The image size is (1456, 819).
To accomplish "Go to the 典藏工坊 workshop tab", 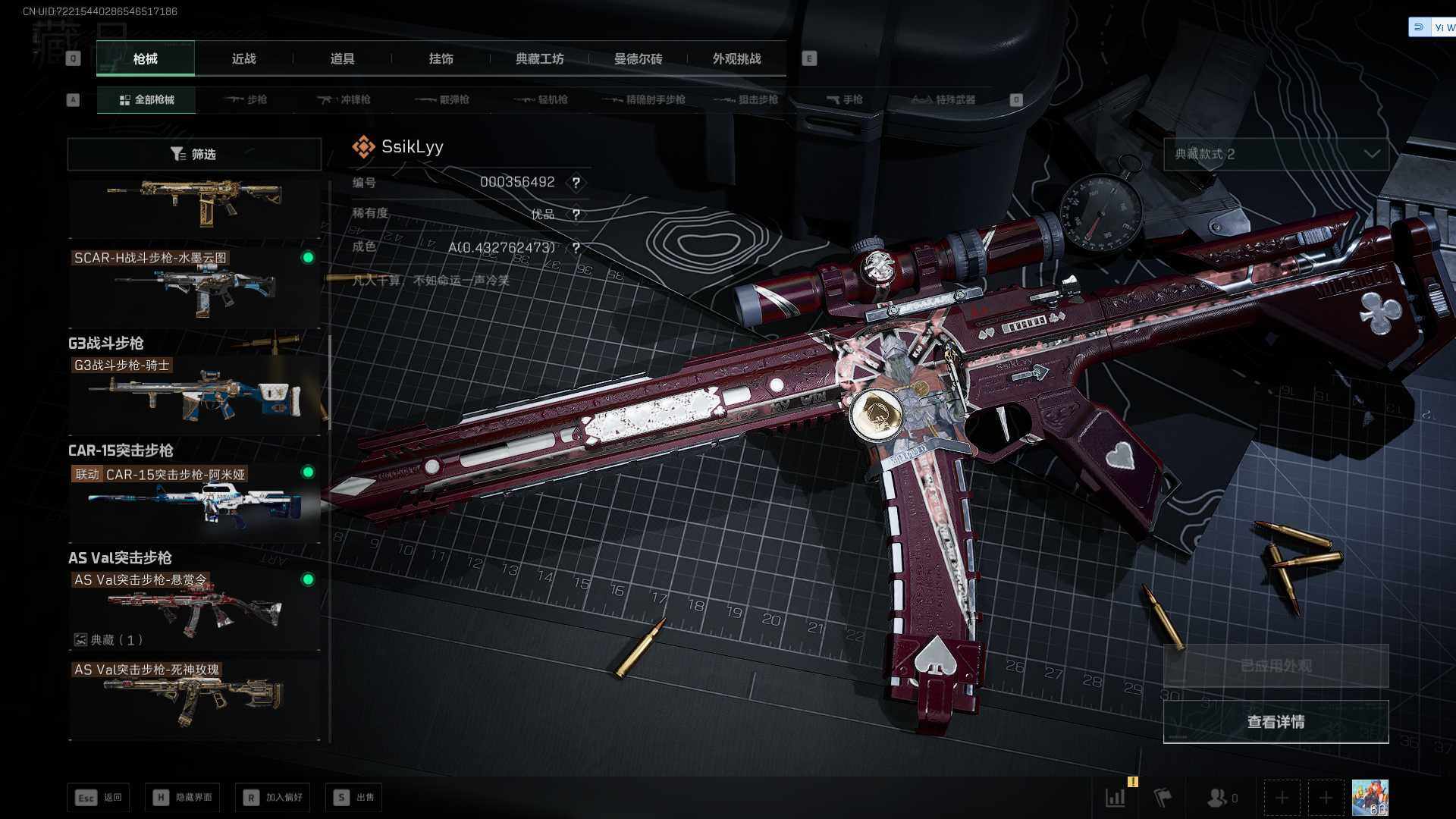I will coord(539,59).
